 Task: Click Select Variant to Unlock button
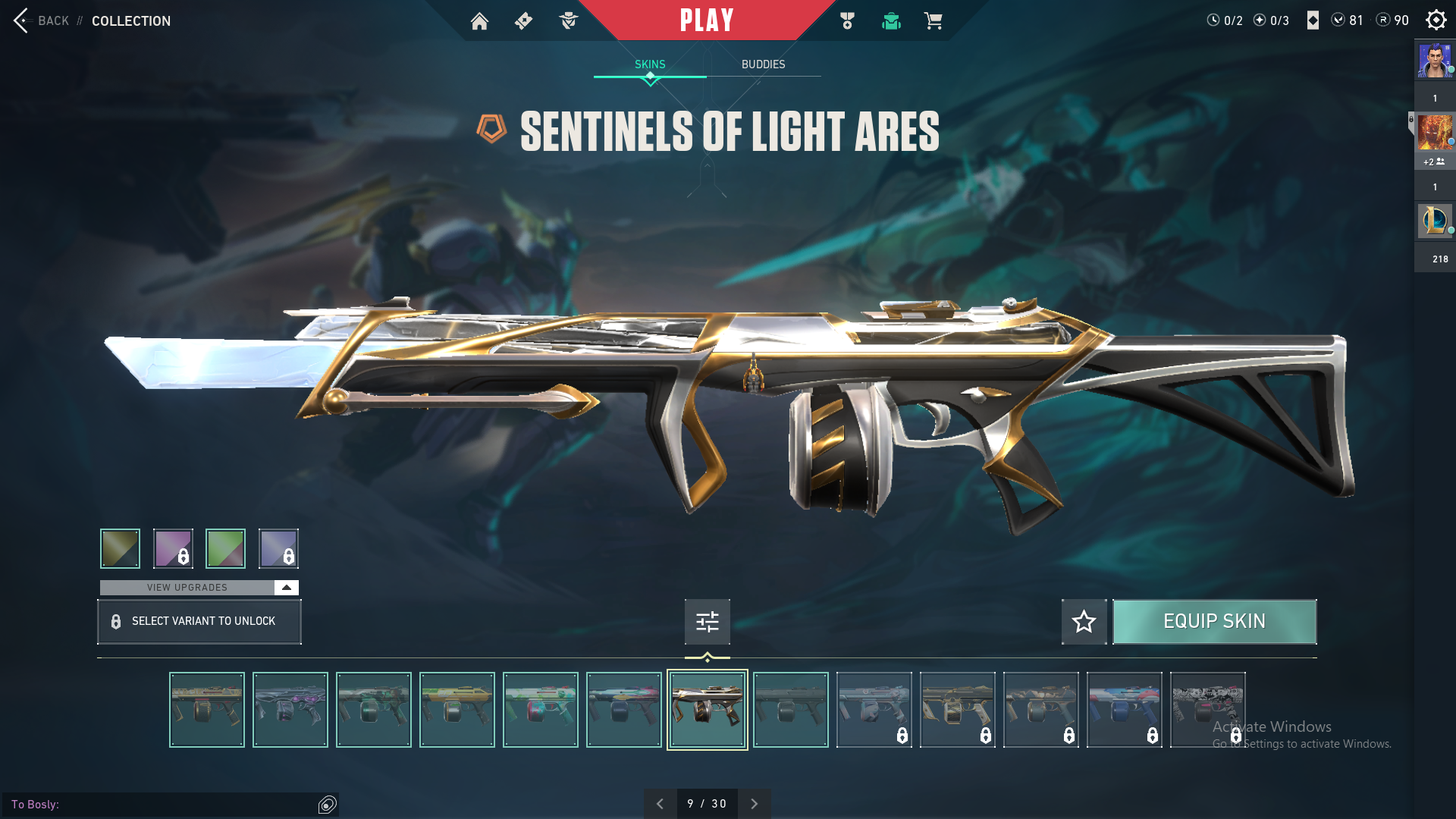tap(199, 622)
